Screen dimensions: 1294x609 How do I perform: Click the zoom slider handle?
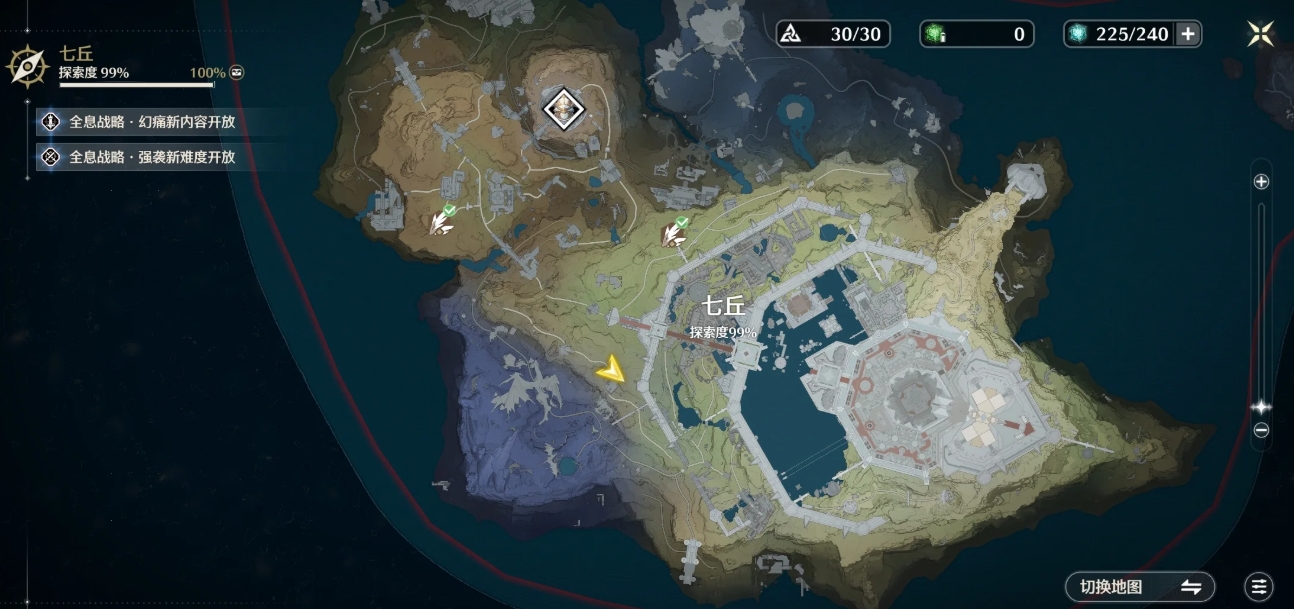pyautogui.click(x=1261, y=407)
